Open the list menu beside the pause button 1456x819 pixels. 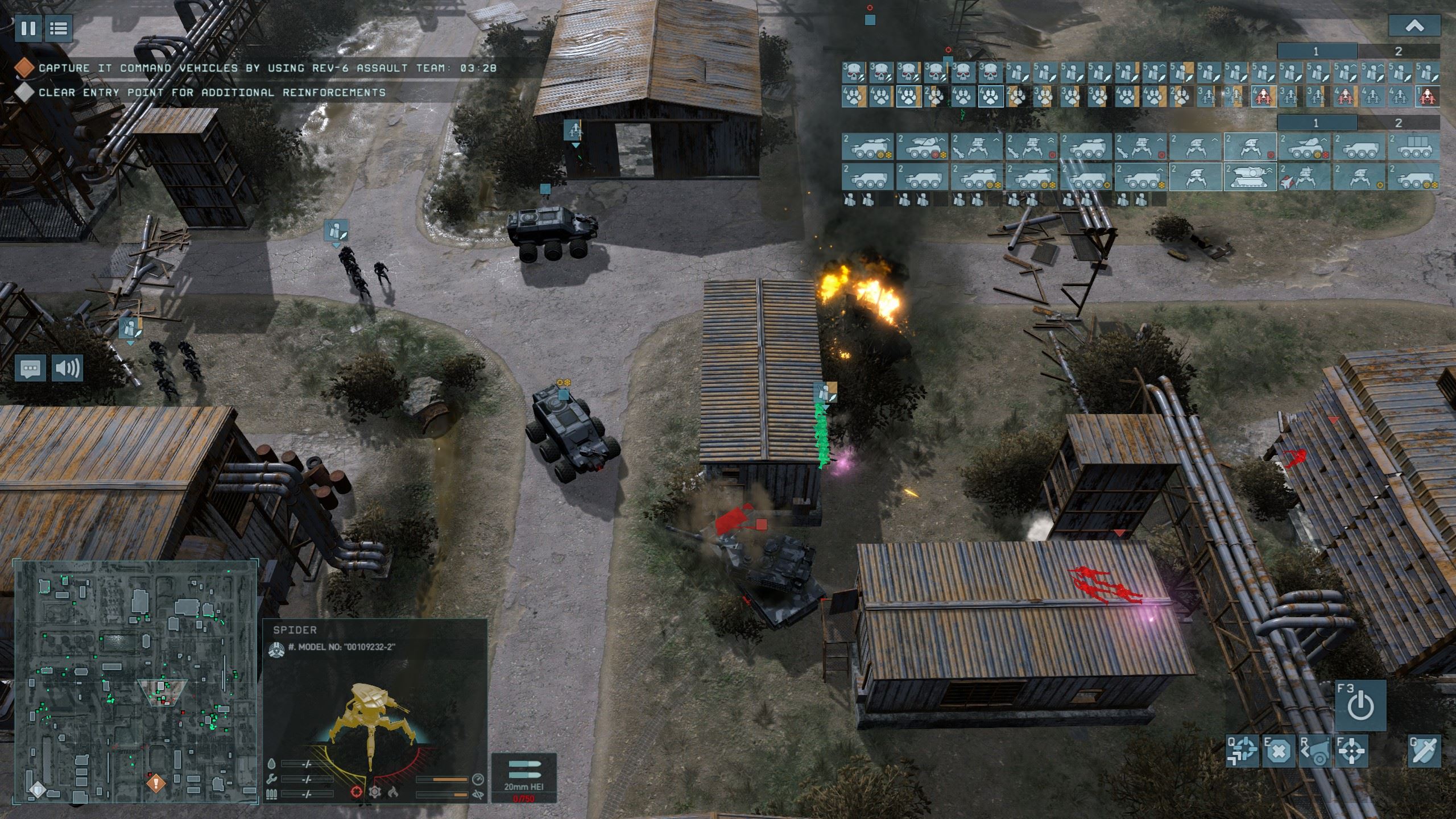tap(58, 28)
